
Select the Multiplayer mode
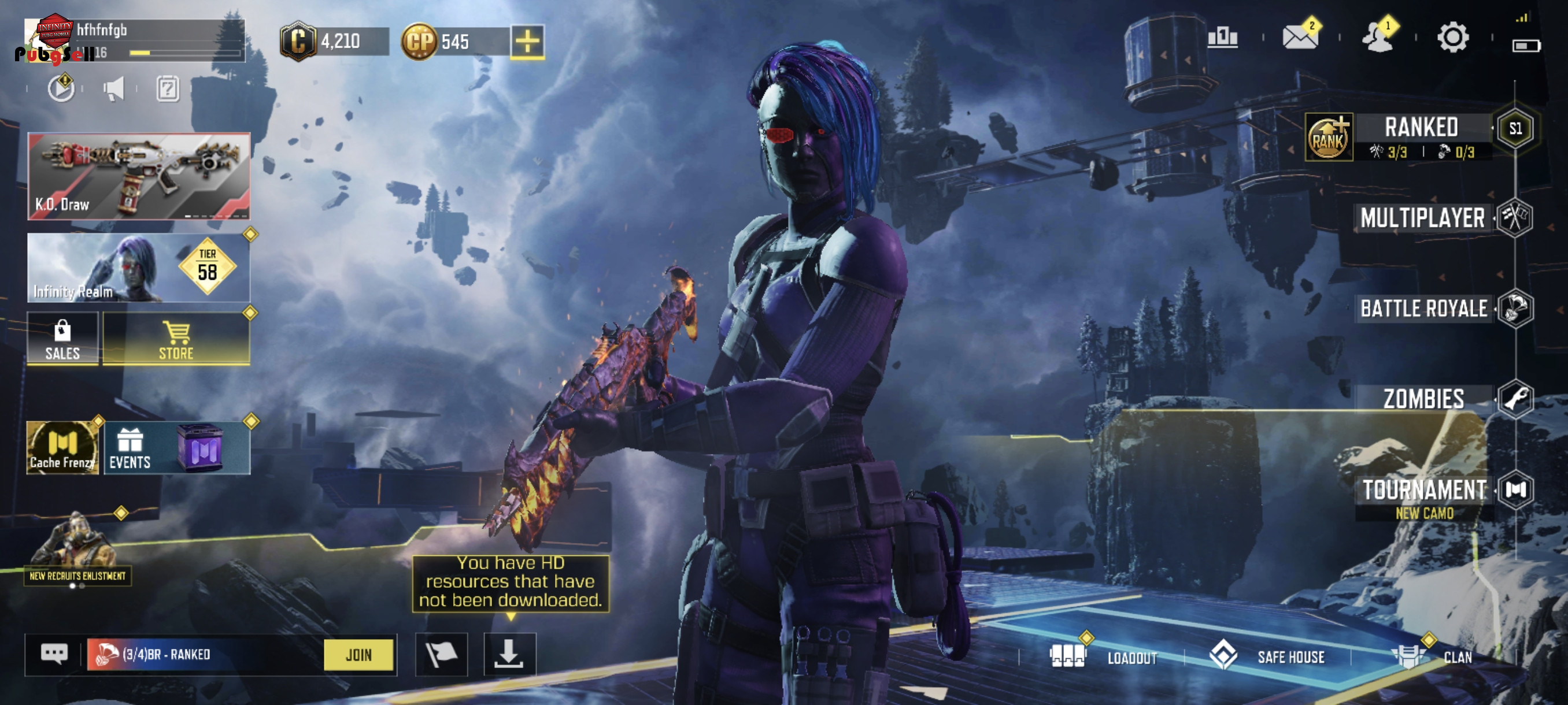tap(1422, 218)
